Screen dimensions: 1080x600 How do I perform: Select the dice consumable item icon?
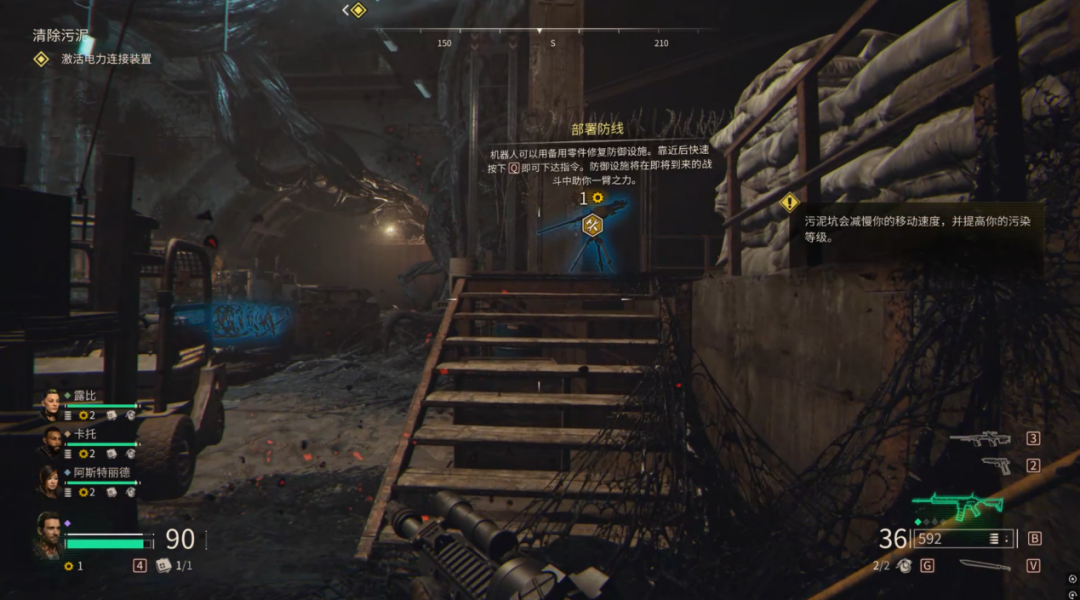pos(162,566)
